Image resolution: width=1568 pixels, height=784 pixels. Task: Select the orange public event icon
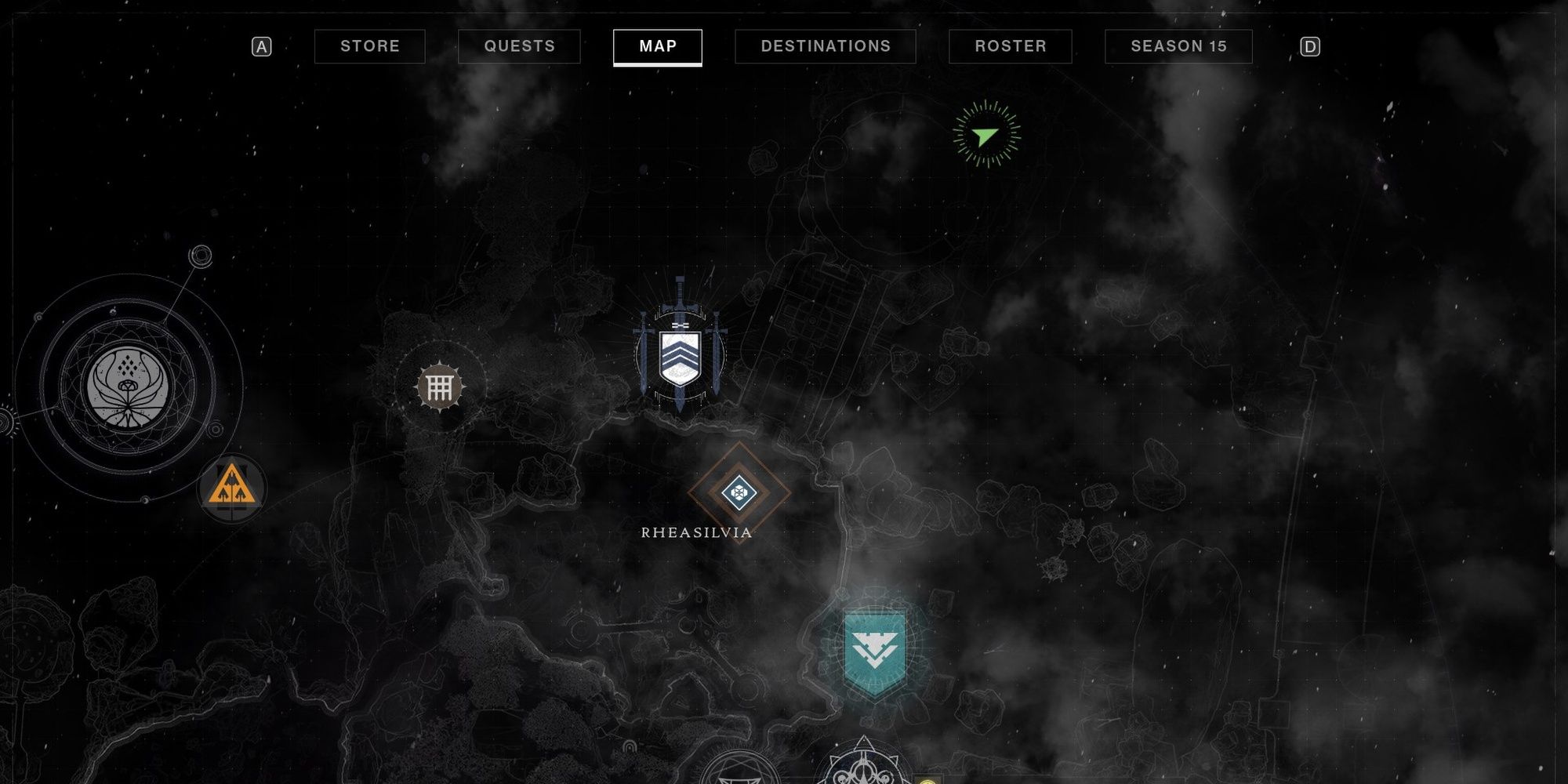tap(230, 487)
